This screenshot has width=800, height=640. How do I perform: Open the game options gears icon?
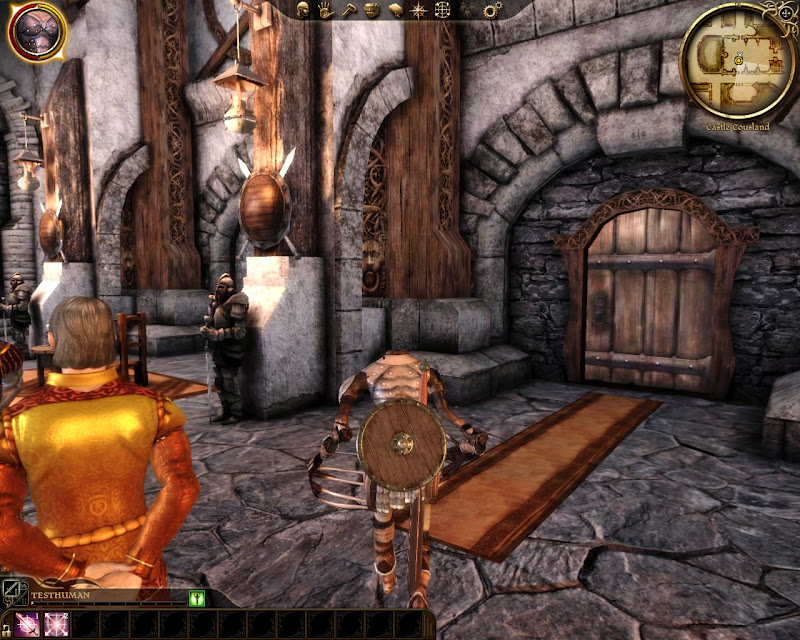pos(491,10)
